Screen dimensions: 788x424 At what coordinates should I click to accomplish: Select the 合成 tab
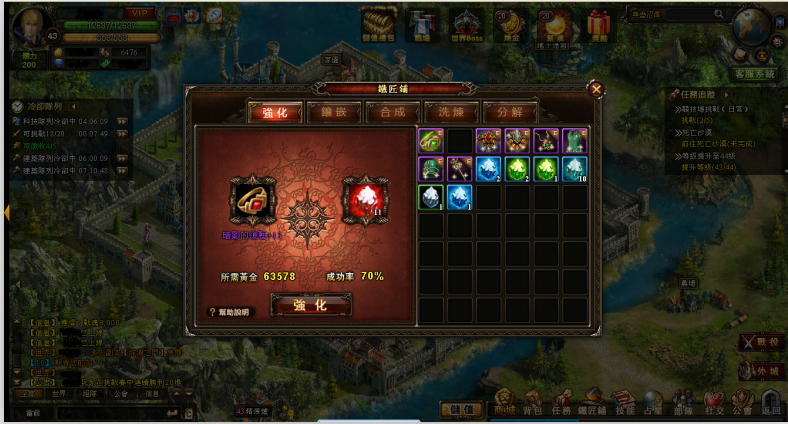[x=392, y=111]
